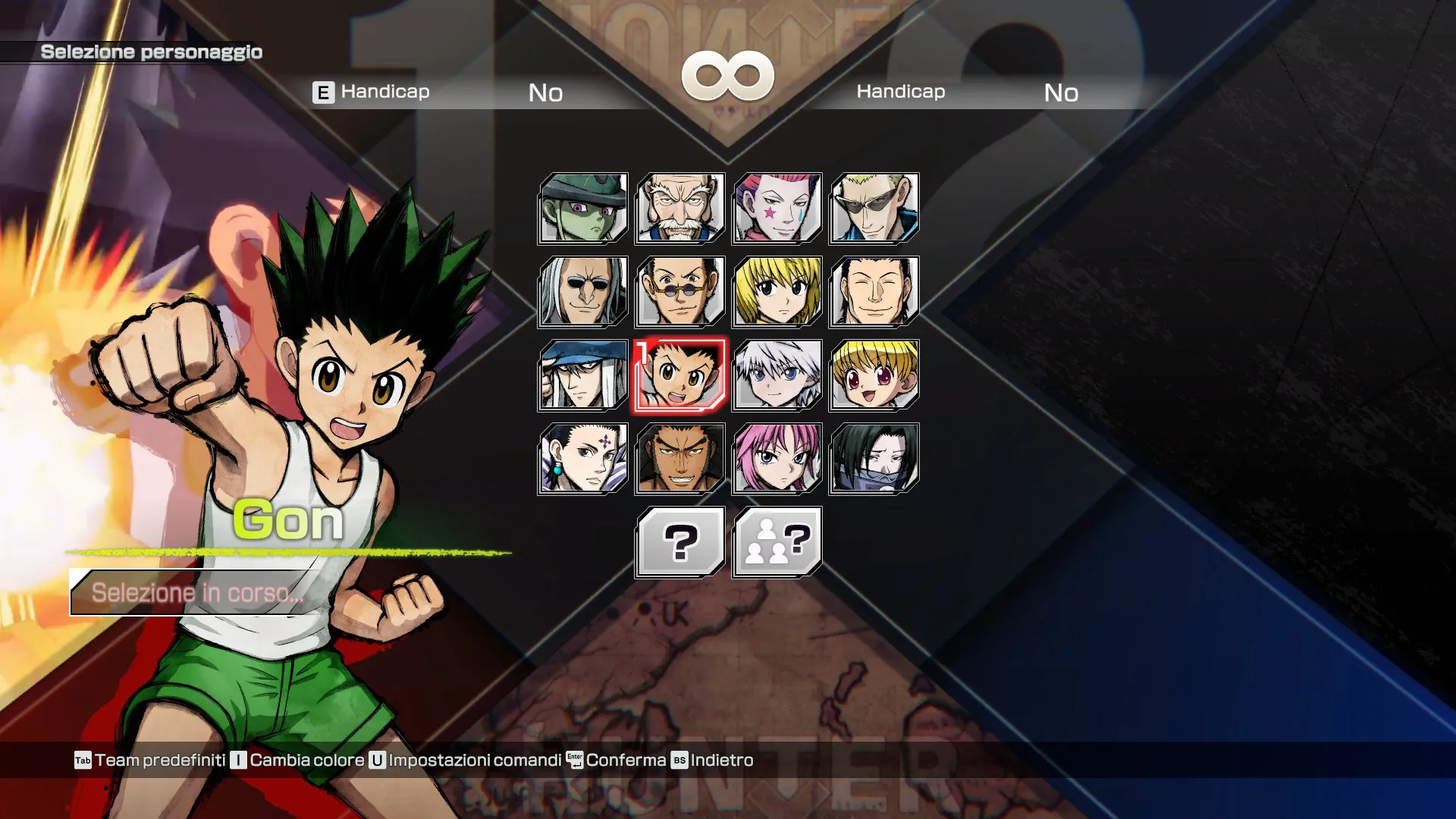Choose Netero, the bearded old man

tap(680, 209)
